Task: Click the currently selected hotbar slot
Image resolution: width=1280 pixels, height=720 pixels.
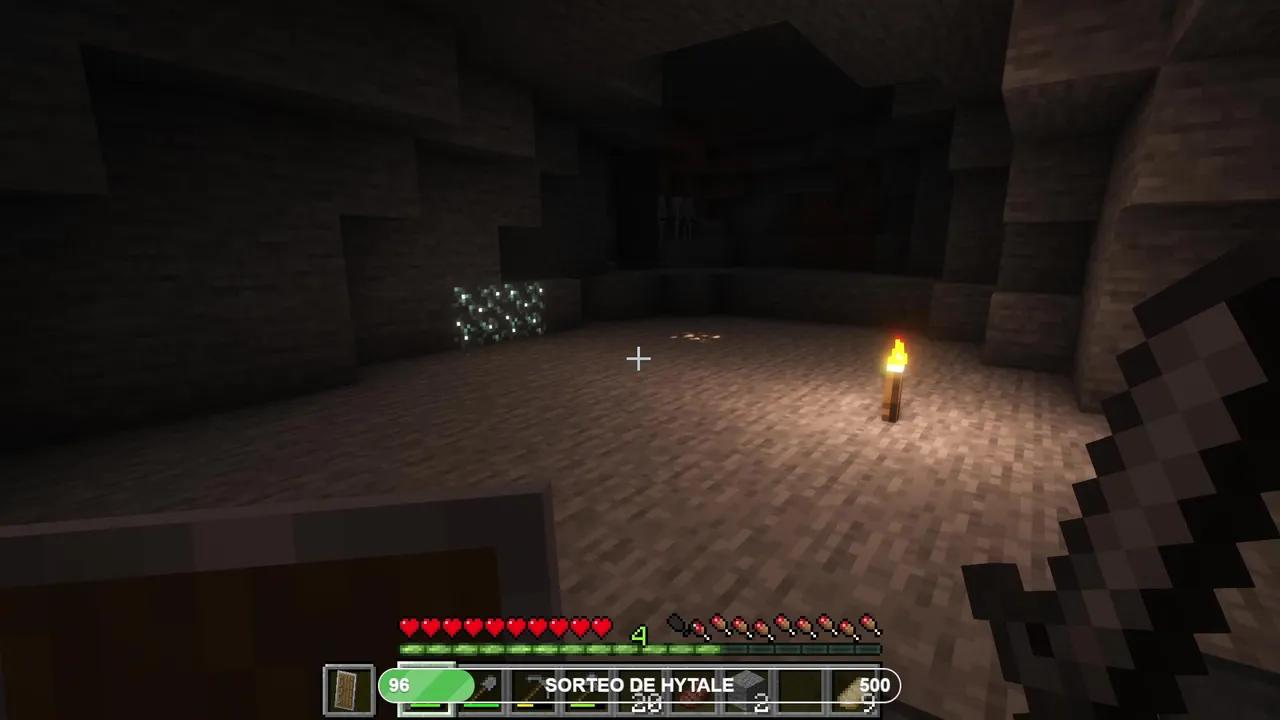Action: (x=428, y=686)
